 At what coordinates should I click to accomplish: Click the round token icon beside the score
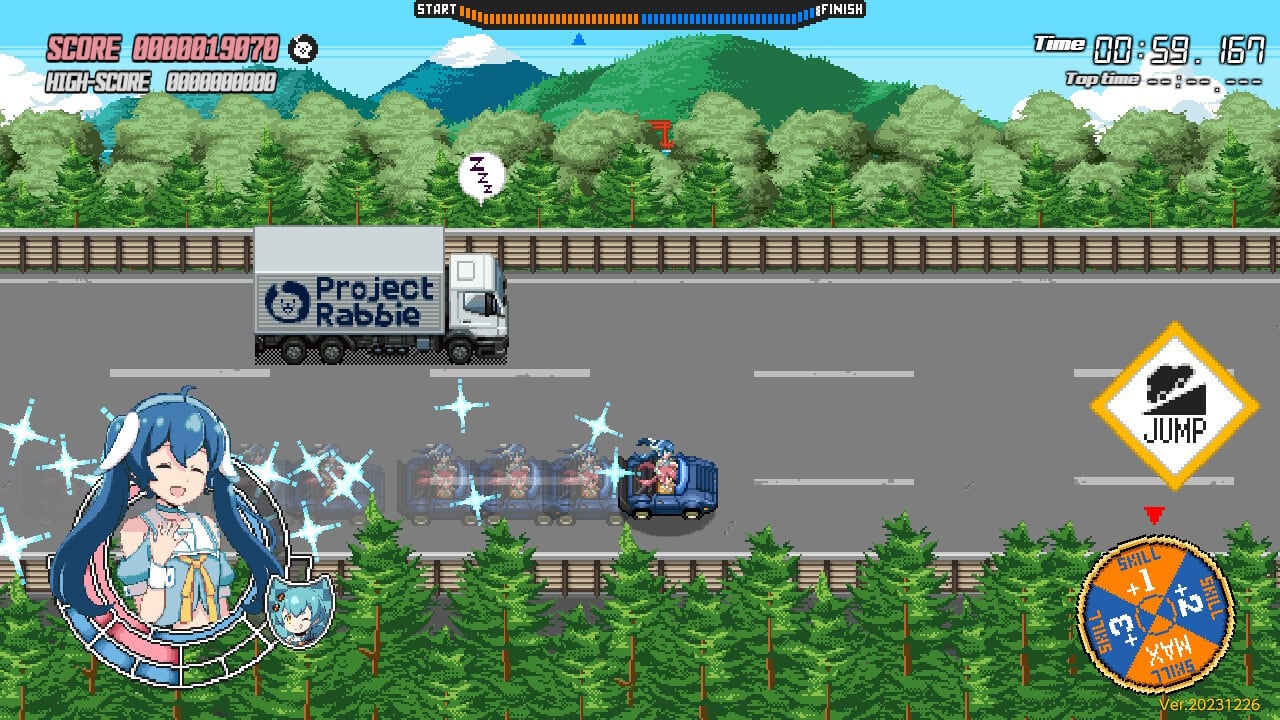(x=303, y=48)
